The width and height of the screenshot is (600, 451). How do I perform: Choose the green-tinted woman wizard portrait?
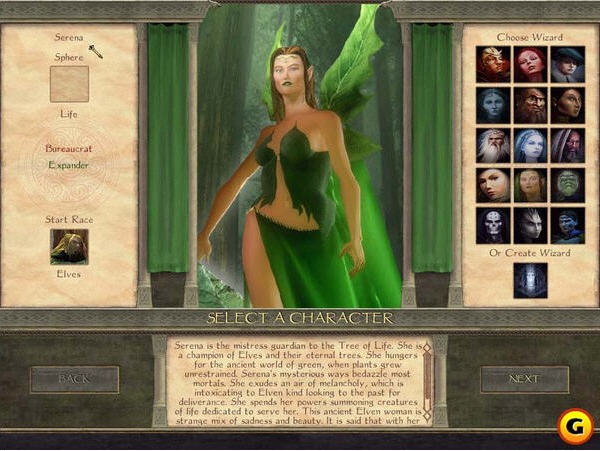pos(530,185)
